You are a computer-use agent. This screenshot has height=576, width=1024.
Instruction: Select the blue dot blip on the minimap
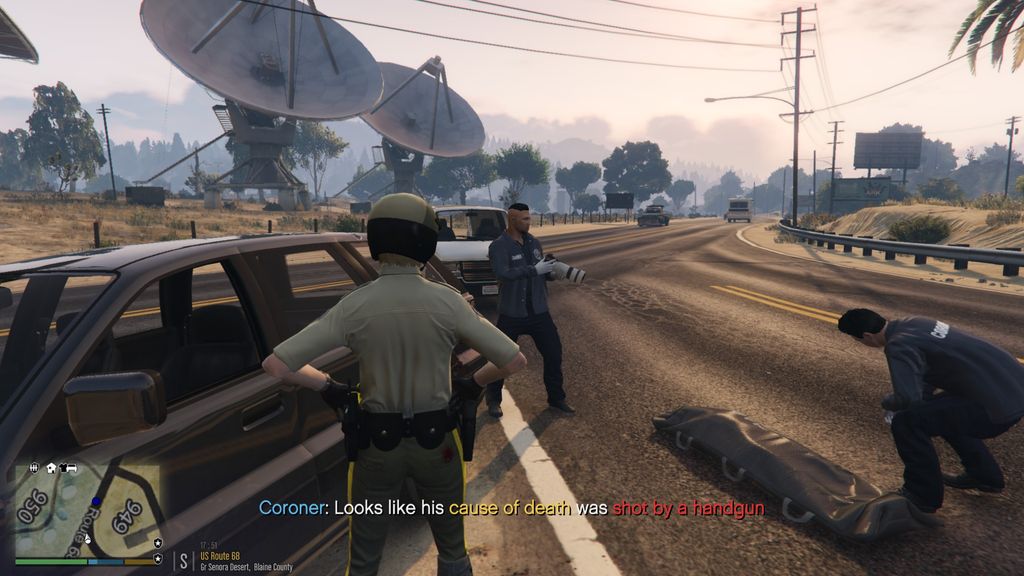click(x=96, y=501)
